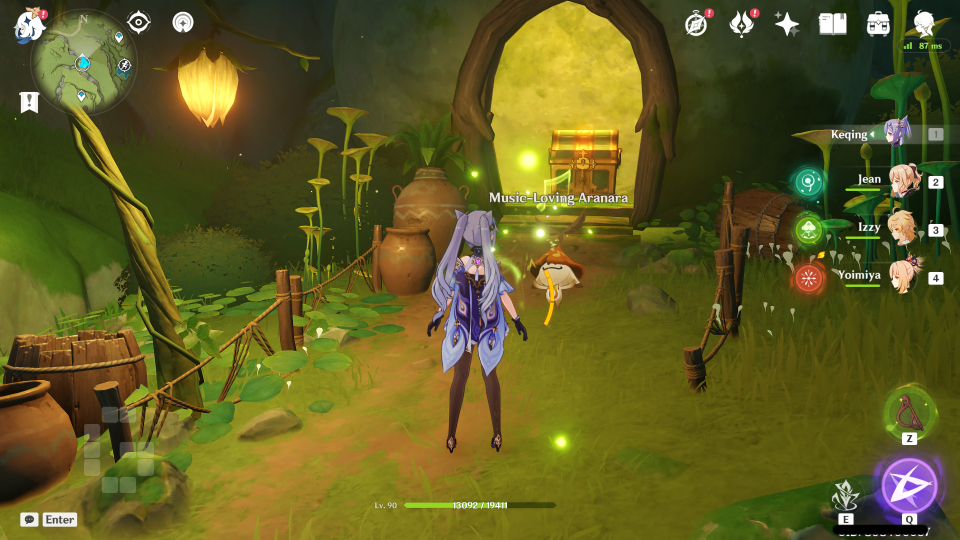Open the compass events icon
The width and height of the screenshot is (960, 540).
pyautogui.click(x=696, y=24)
